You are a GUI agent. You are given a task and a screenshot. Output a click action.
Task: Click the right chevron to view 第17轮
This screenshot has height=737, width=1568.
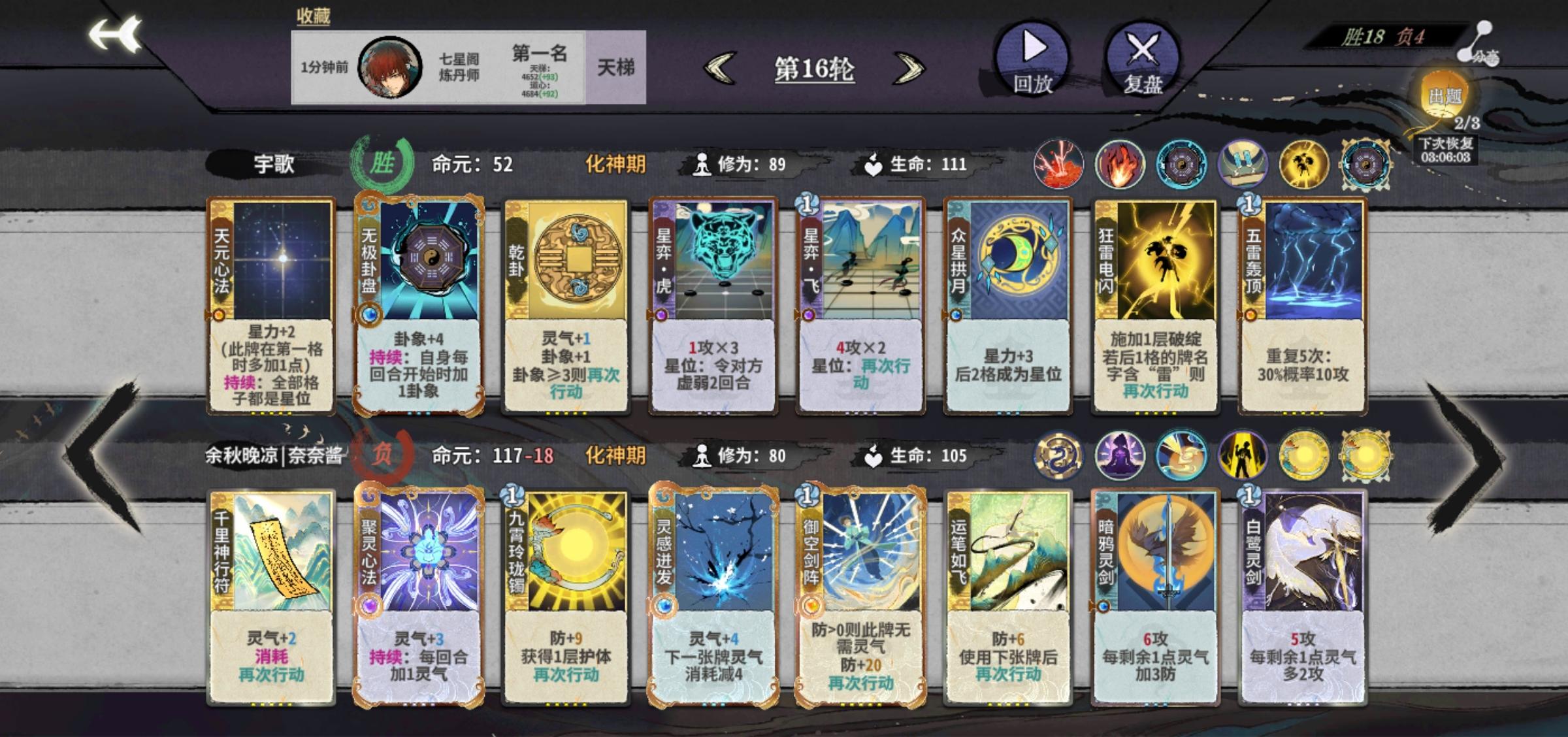point(908,69)
